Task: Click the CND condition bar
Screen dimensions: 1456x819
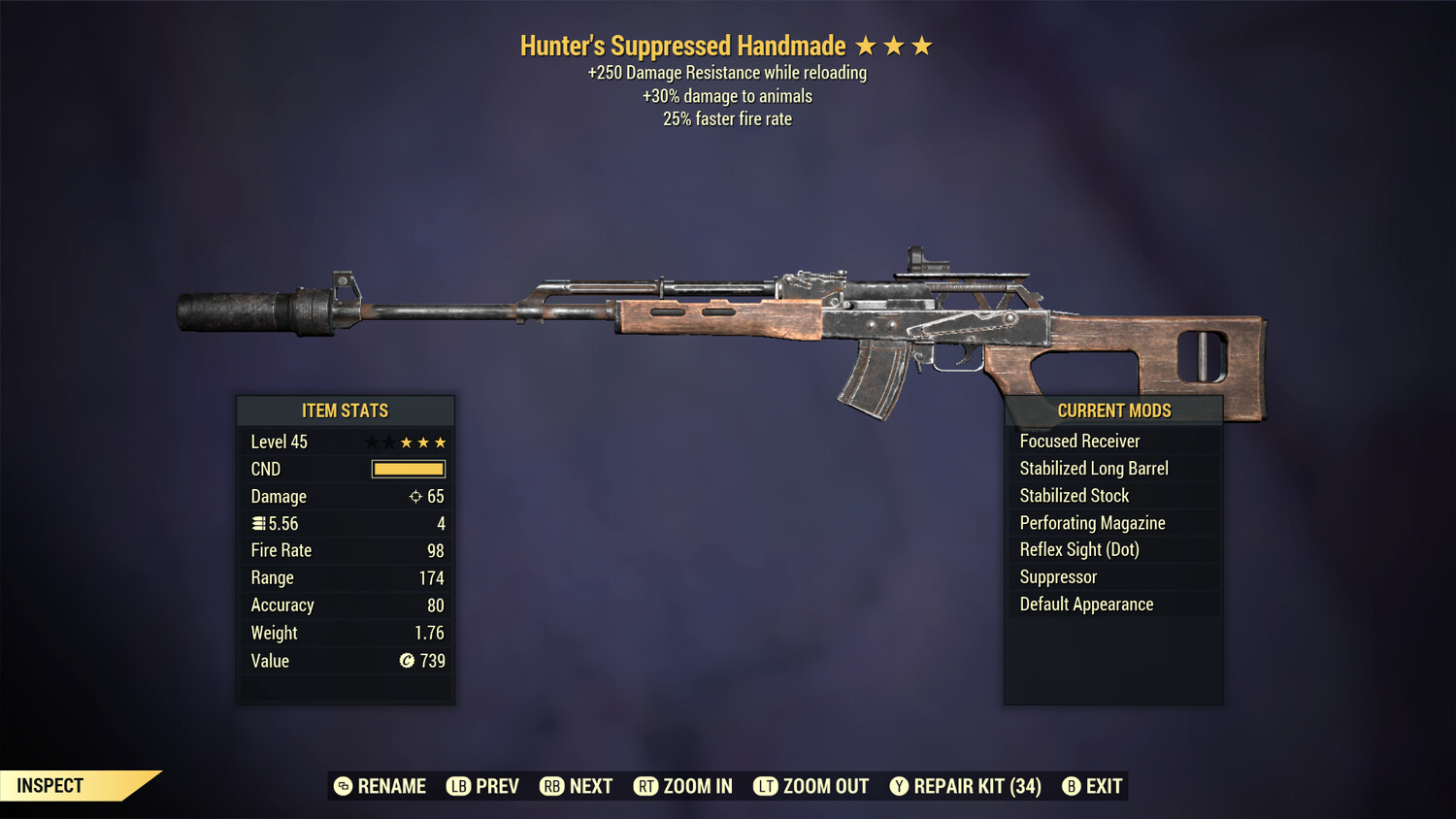Action: (407, 469)
